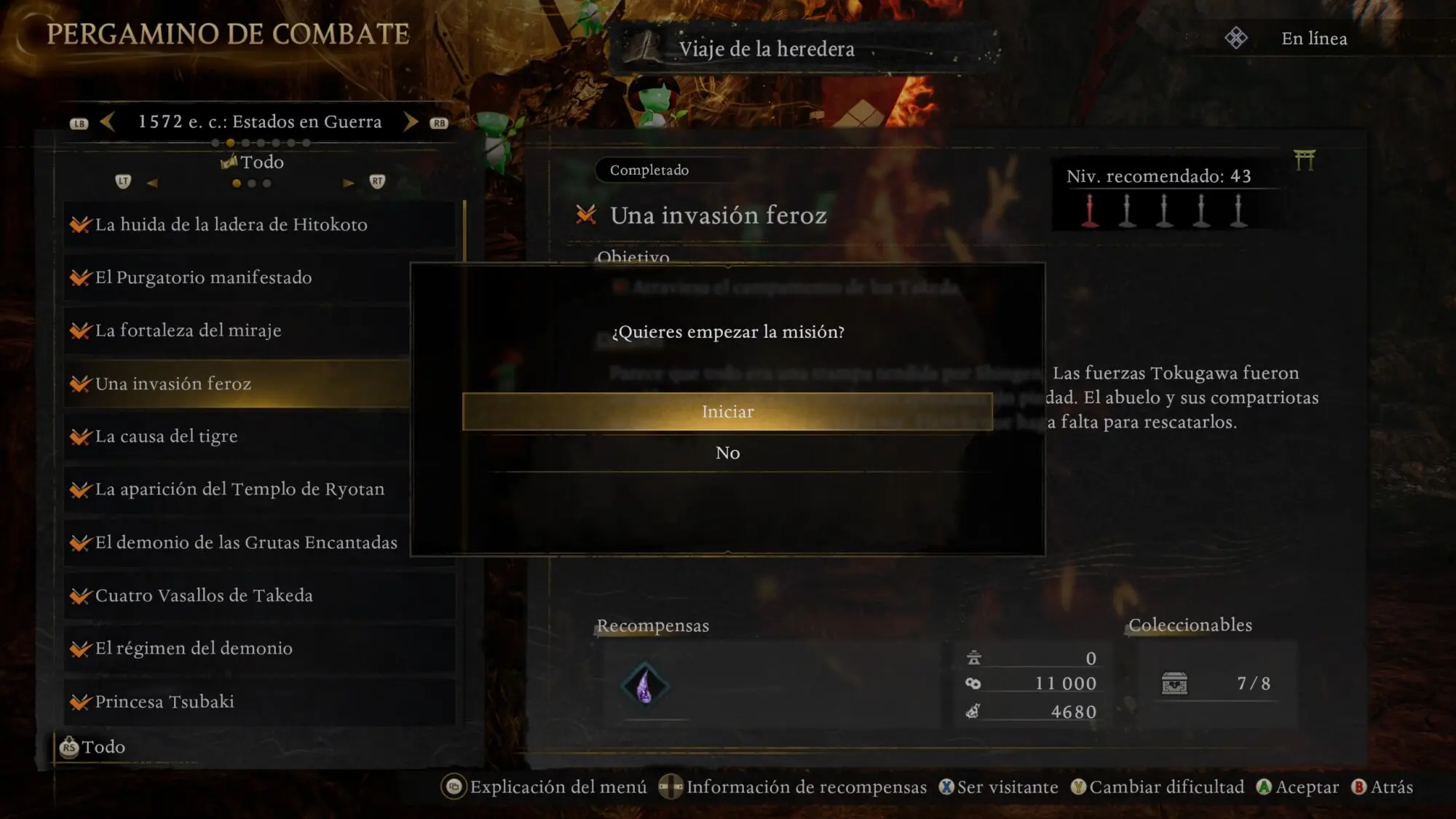
Task: Go to the next era with right arrow
Action: (411, 122)
